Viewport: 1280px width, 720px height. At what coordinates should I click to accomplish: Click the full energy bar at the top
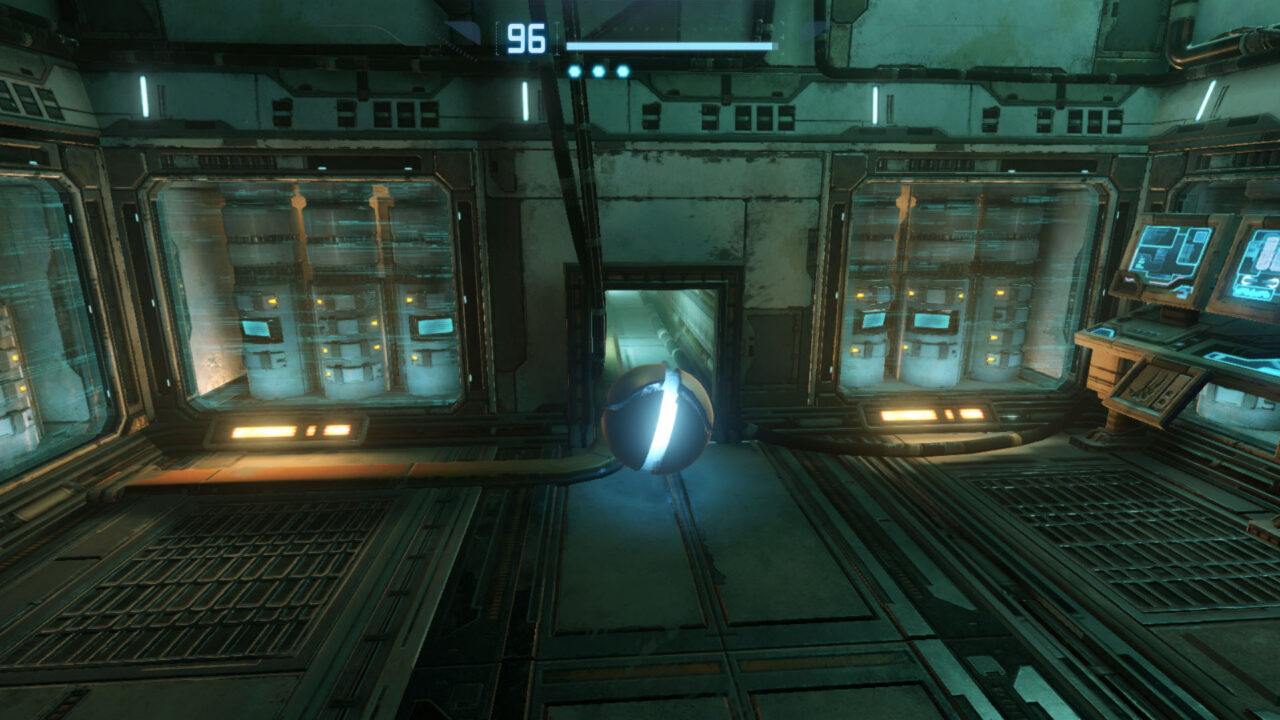[670, 45]
